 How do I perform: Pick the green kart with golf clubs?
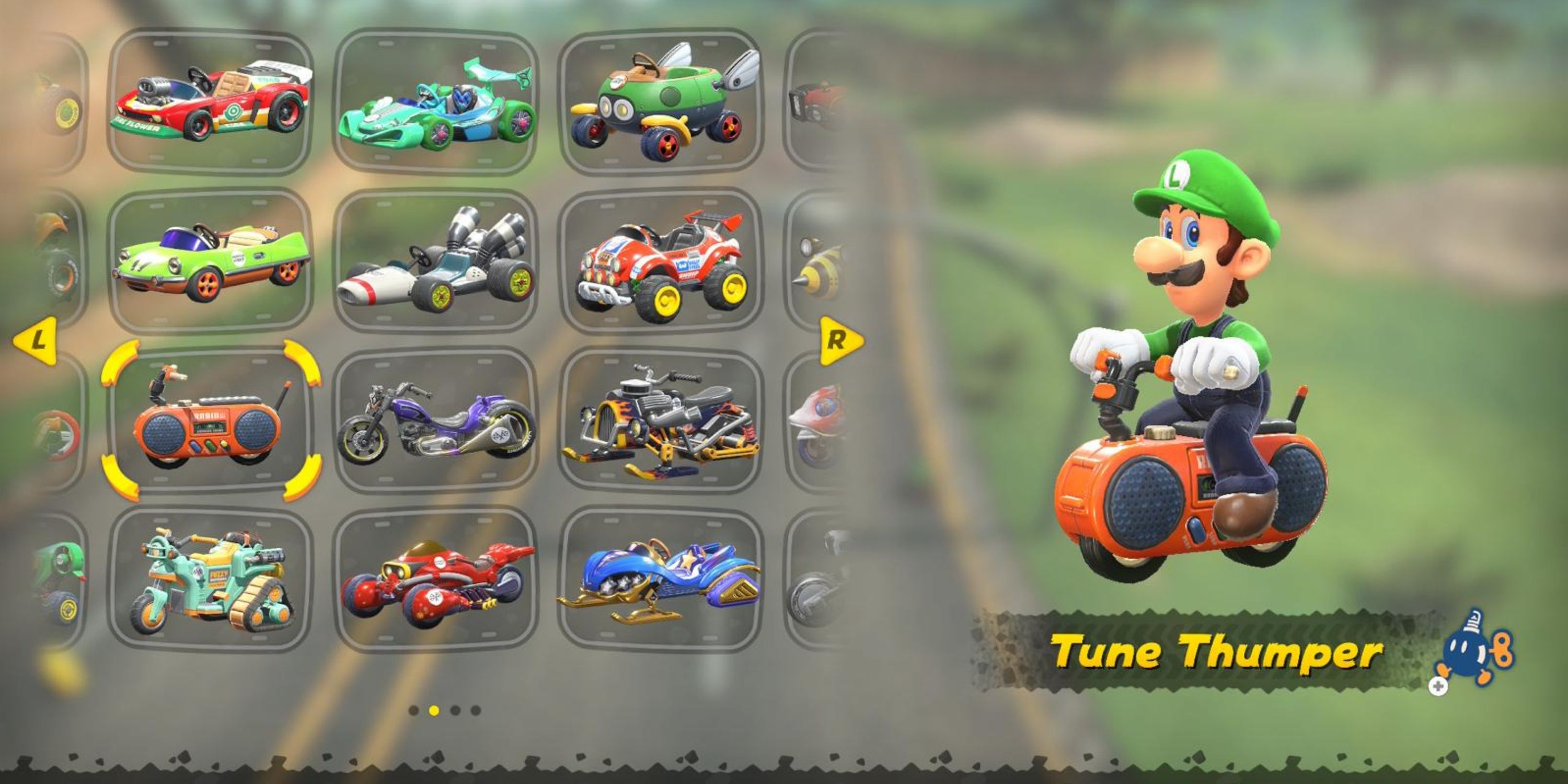tap(661, 100)
